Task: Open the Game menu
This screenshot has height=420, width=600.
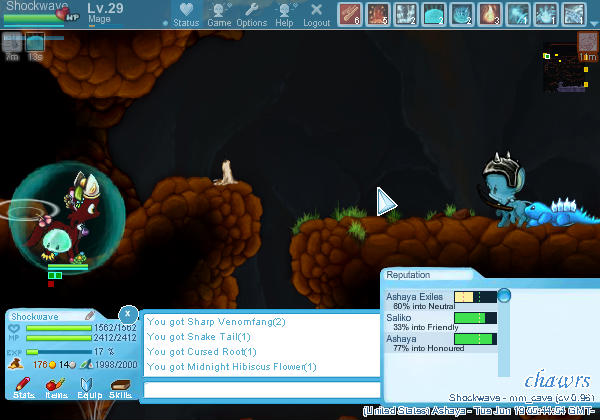Action: click(x=218, y=14)
